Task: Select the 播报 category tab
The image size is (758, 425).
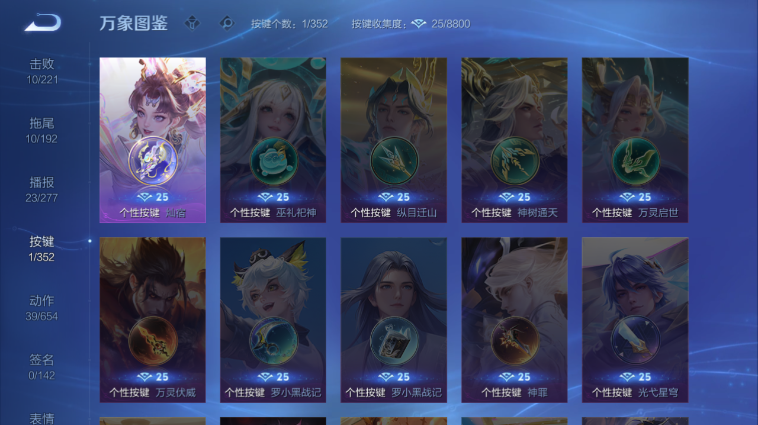Action: click(41, 189)
